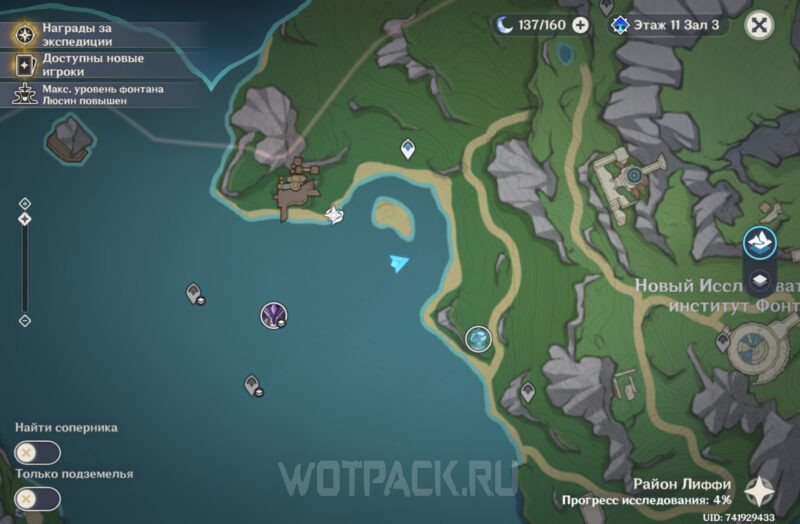
Task: Add resin with the plus button
Action: coord(580,25)
